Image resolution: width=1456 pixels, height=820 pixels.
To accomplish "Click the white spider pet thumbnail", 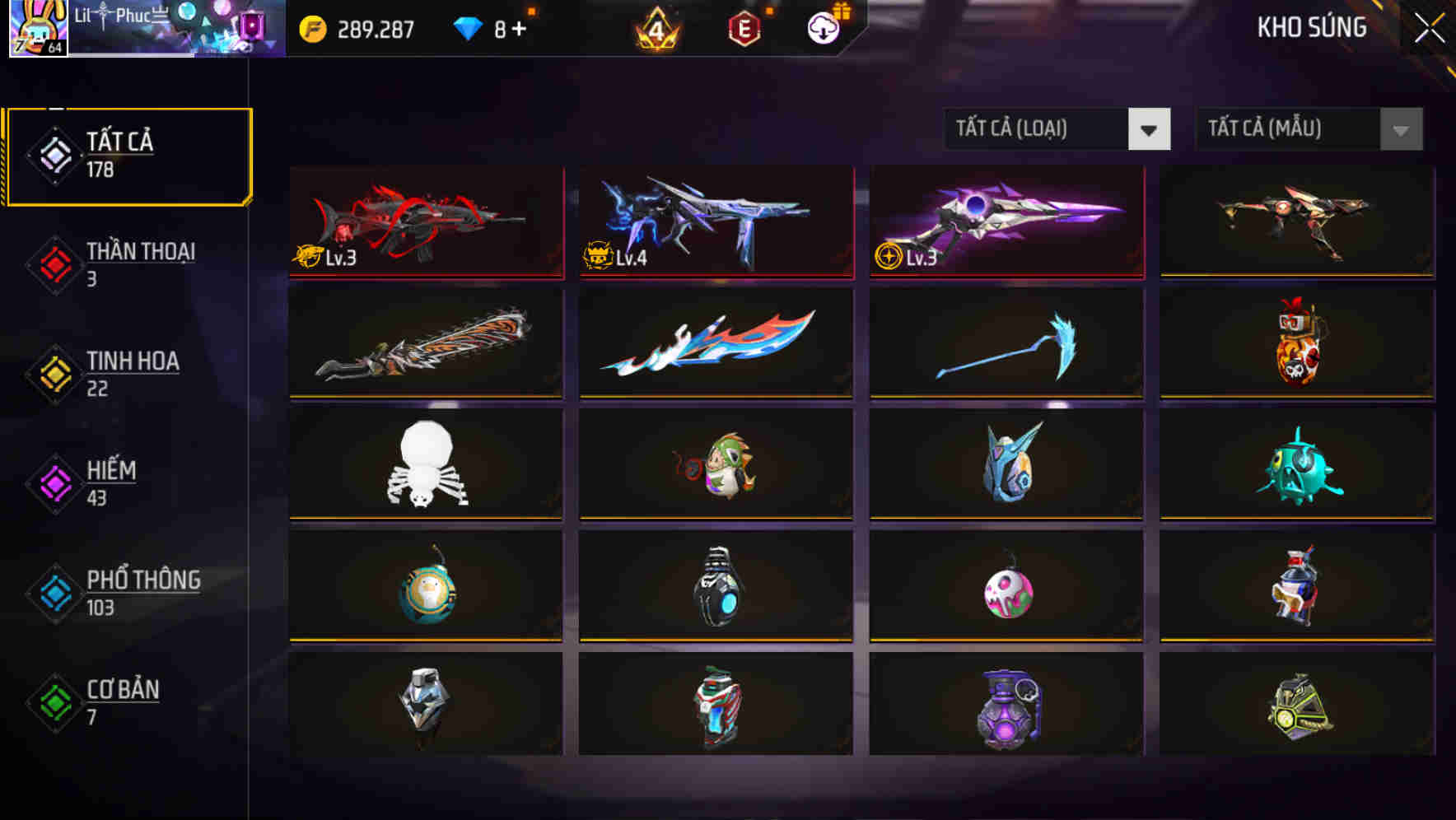I will (425, 466).
